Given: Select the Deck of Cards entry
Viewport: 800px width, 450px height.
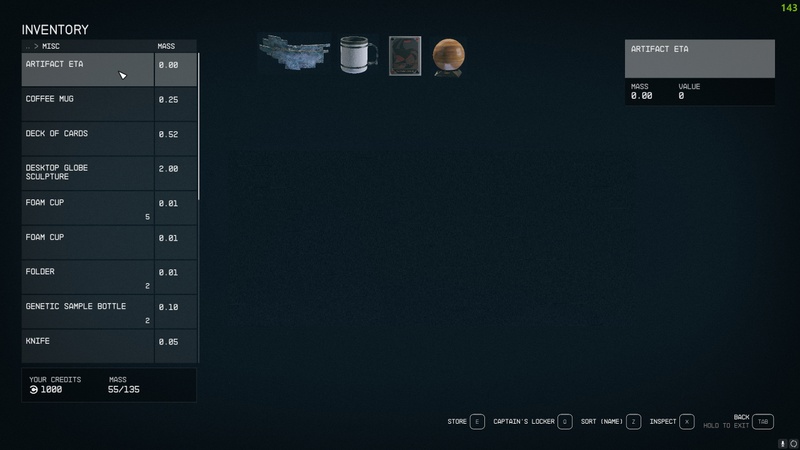Looking at the screenshot, I should [x=88, y=138].
